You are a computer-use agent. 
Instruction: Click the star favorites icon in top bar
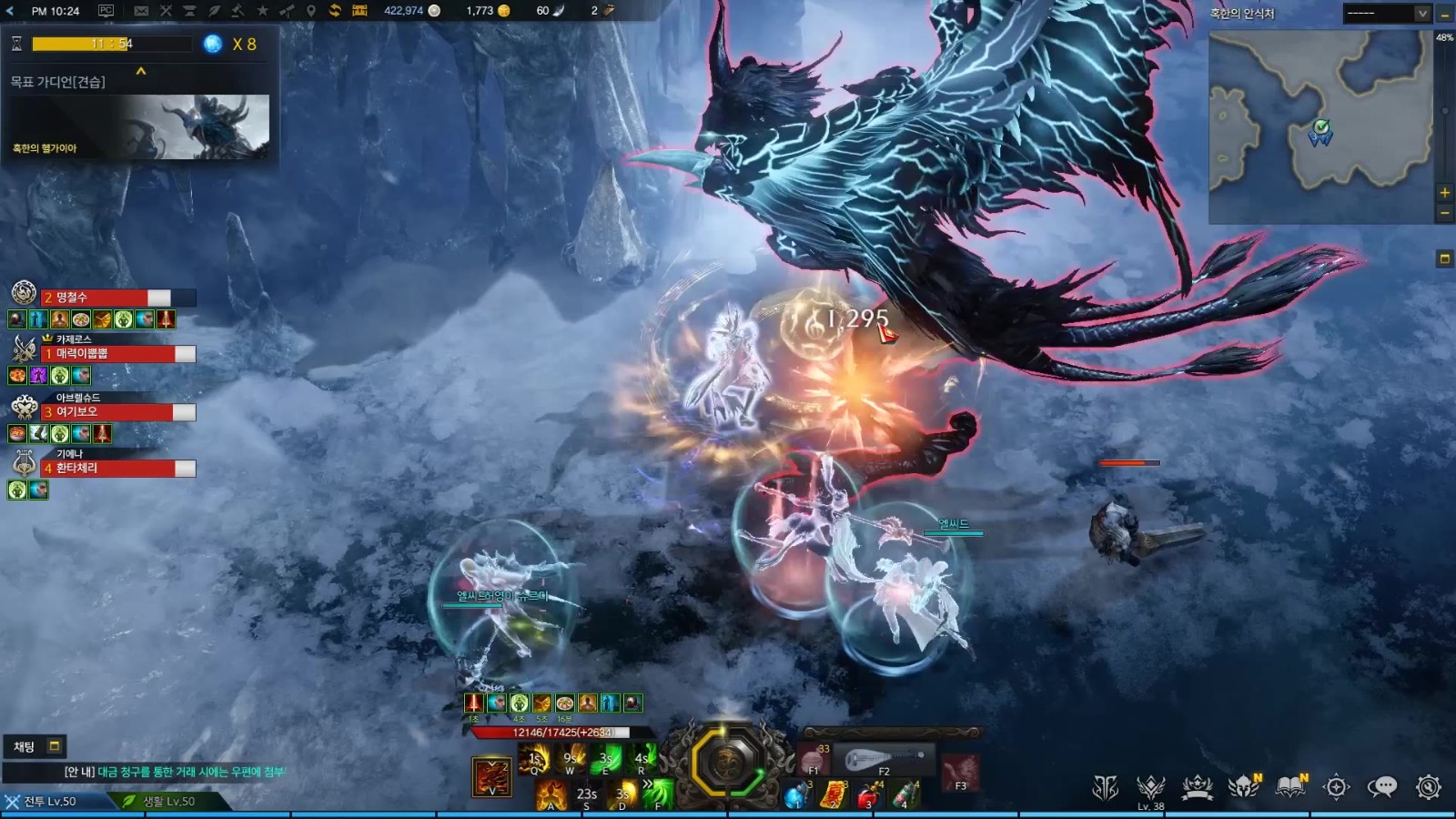click(x=262, y=11)
